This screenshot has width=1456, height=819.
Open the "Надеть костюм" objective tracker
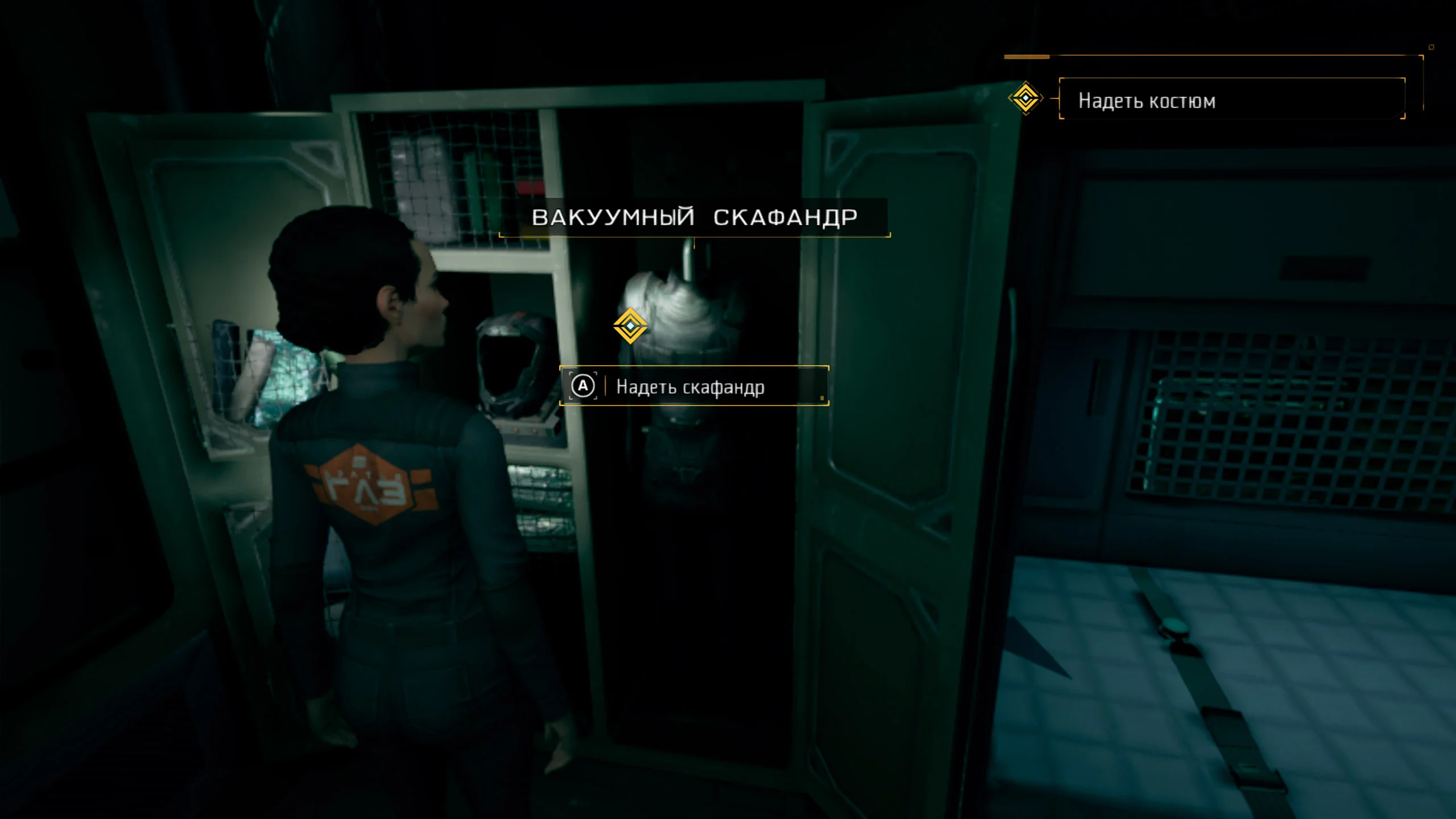pyautogui.click(x=1231, y=100)
